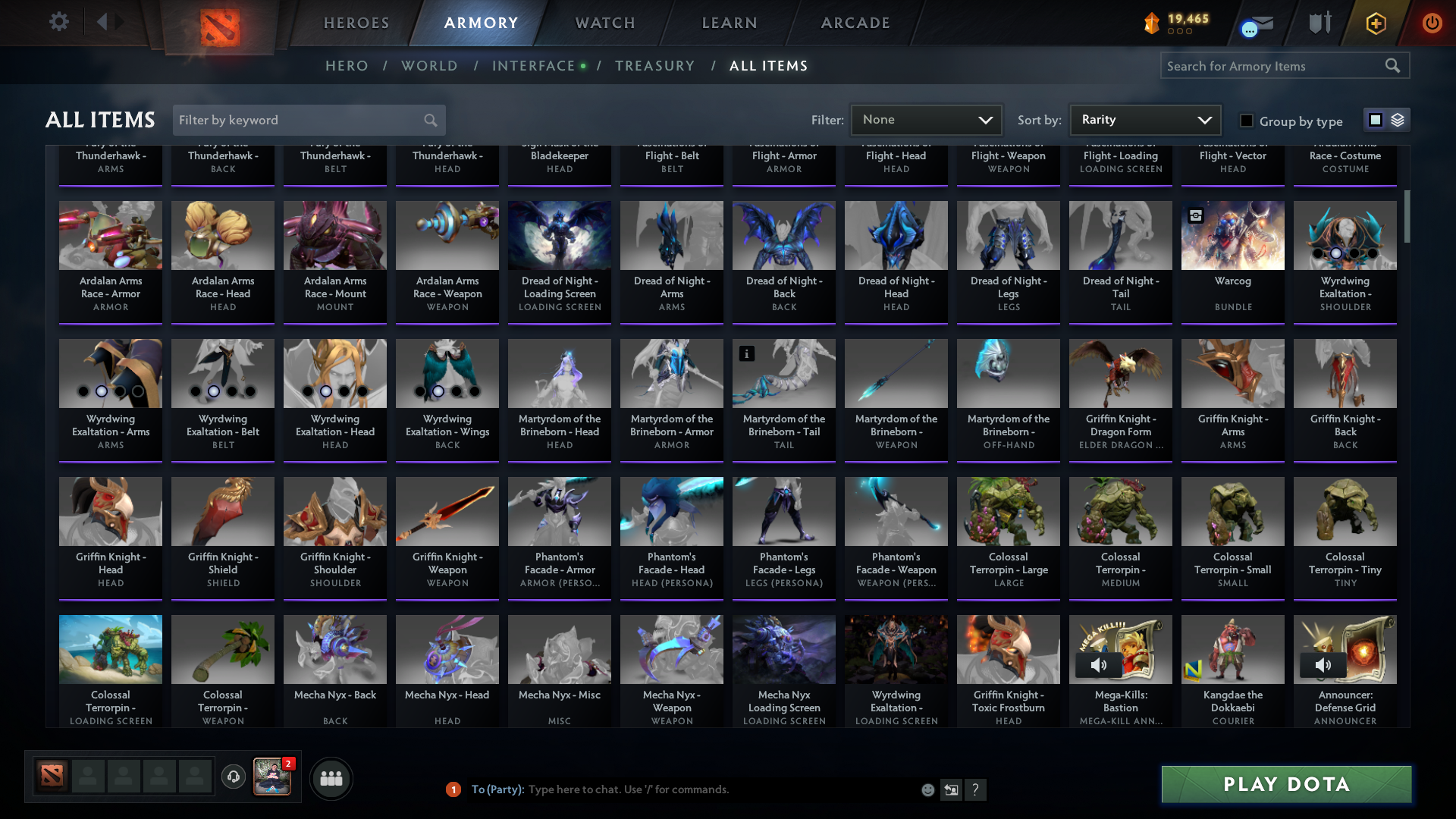Switch to the HEROES tab

[356, 23]
